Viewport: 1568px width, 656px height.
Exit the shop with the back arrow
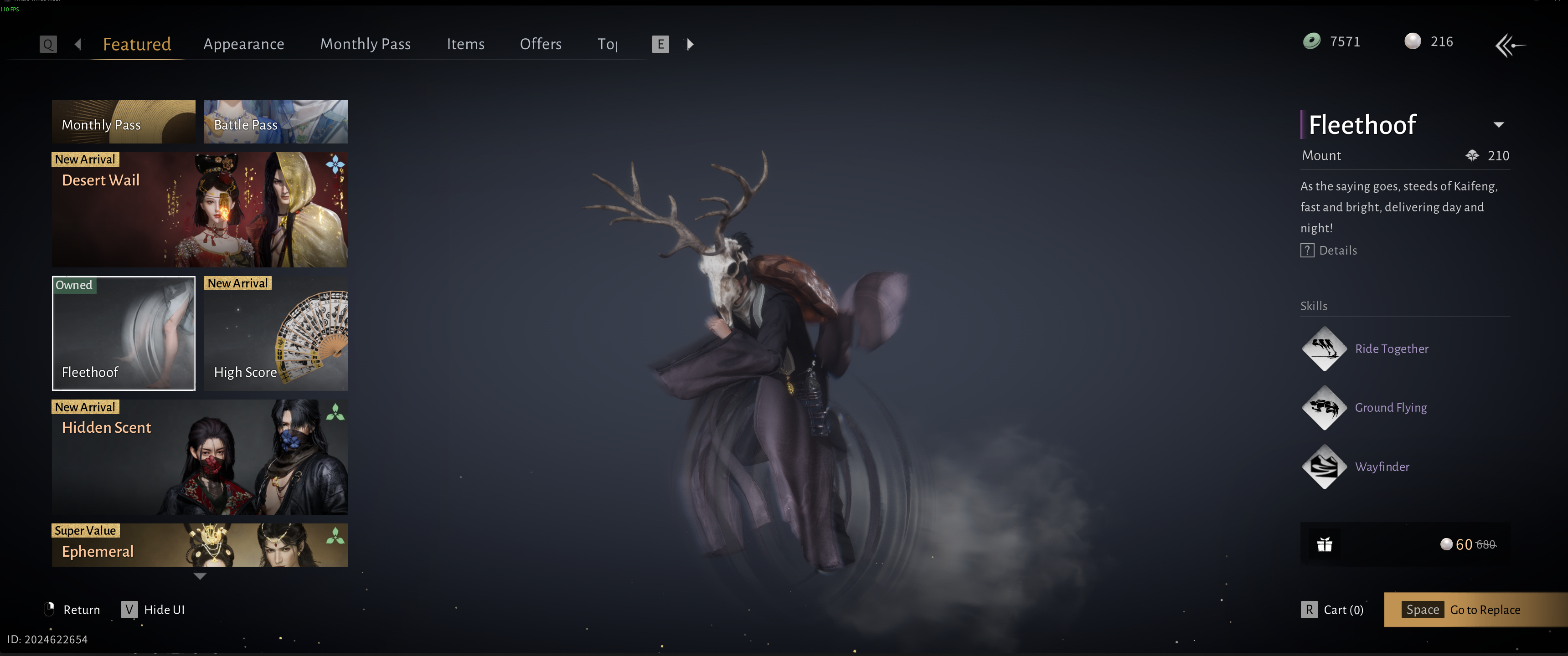[1510, 45]
